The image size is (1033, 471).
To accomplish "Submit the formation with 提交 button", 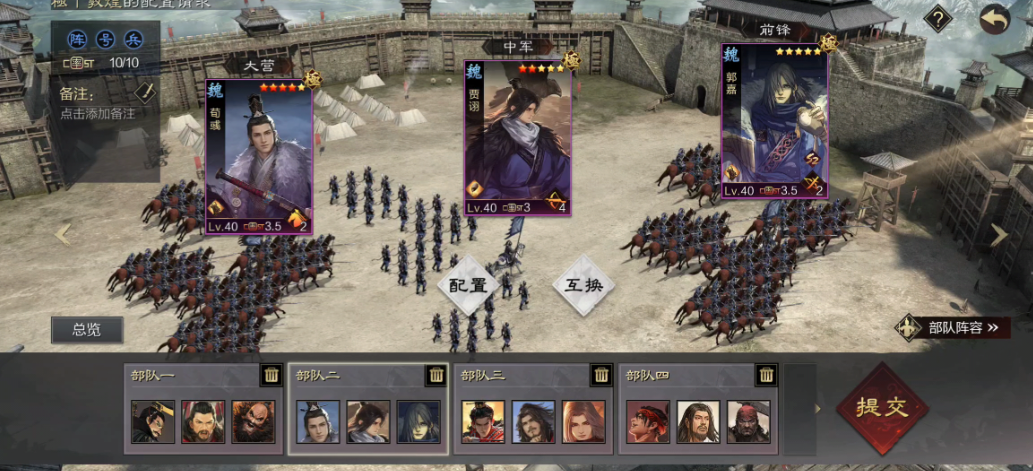I will click(x=883, y=407).
